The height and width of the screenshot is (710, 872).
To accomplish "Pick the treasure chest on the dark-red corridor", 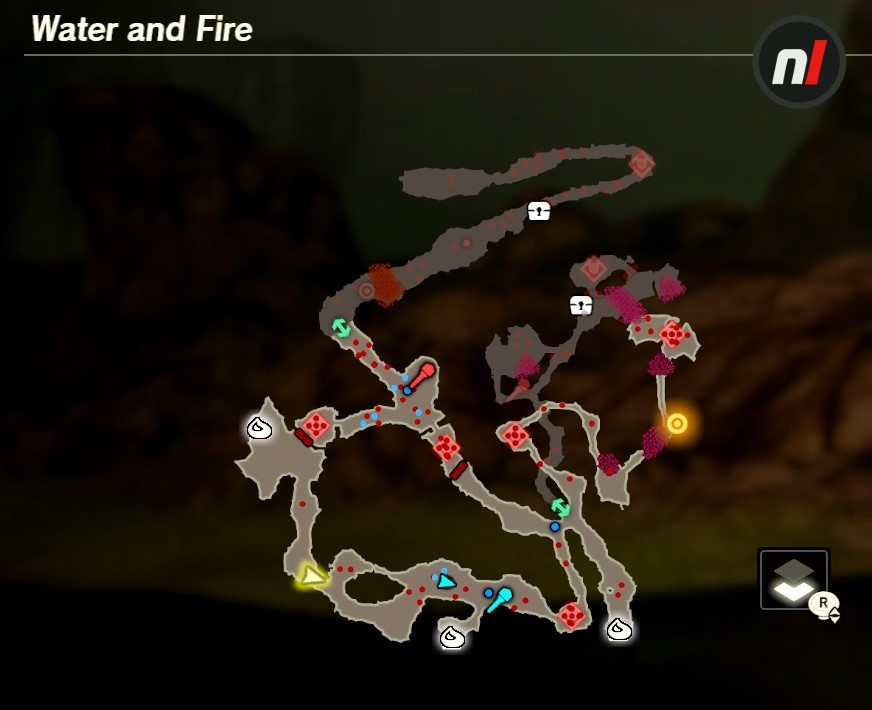I will tap(539, 211).
